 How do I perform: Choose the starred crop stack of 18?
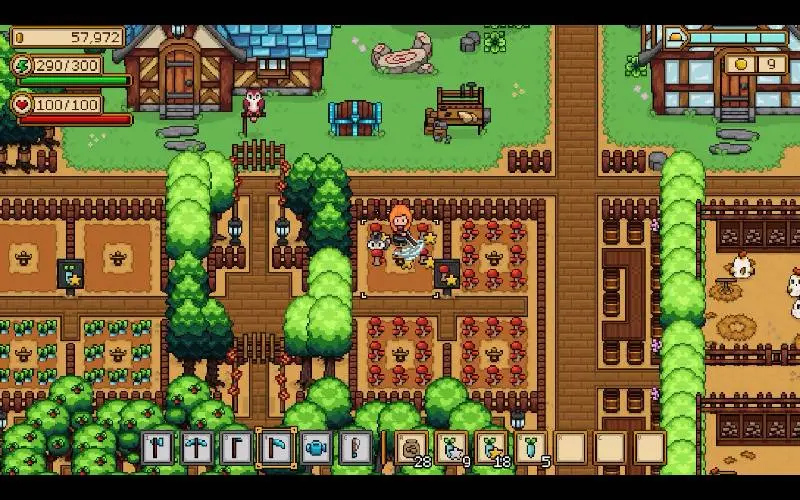[491, 447]
